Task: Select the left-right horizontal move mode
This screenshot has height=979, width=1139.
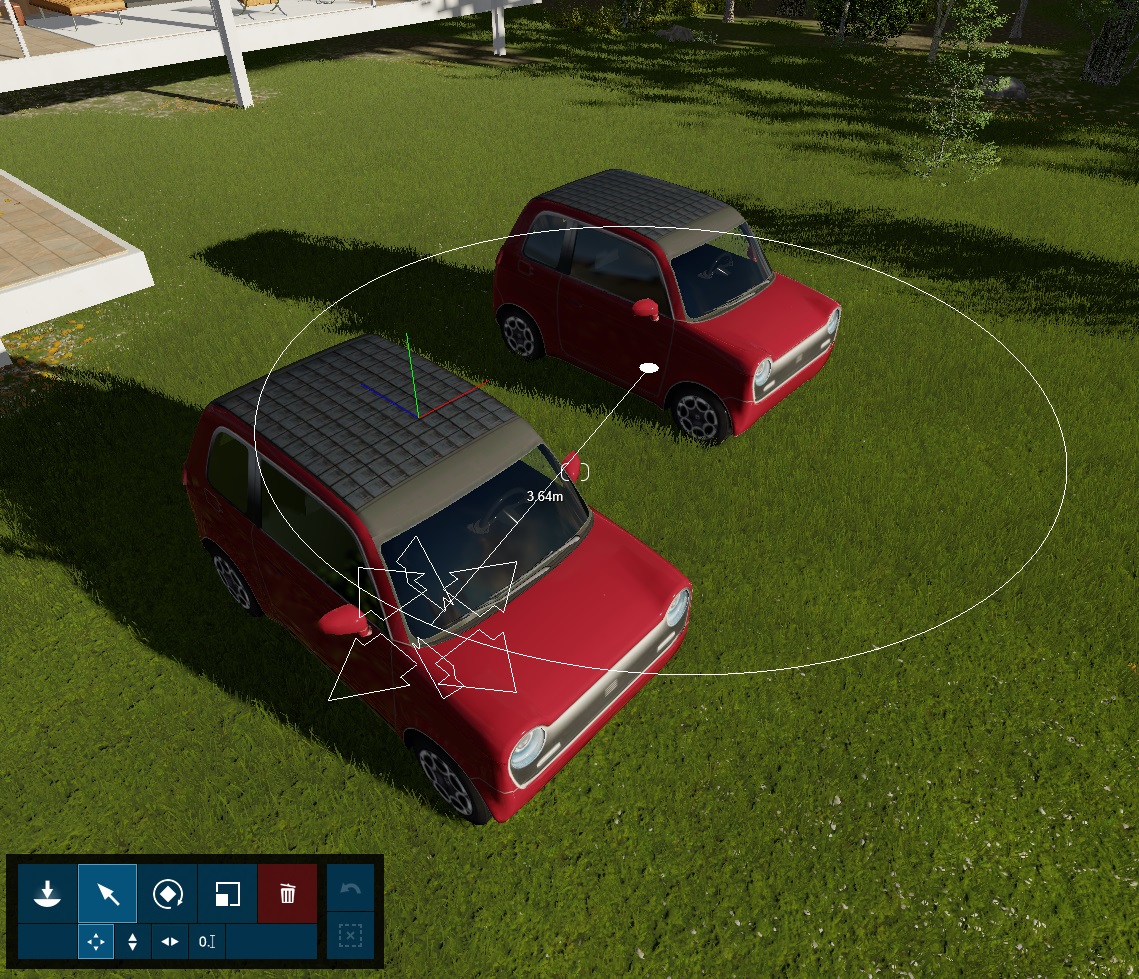Action: pyautogui.click(x=170, y=941)
